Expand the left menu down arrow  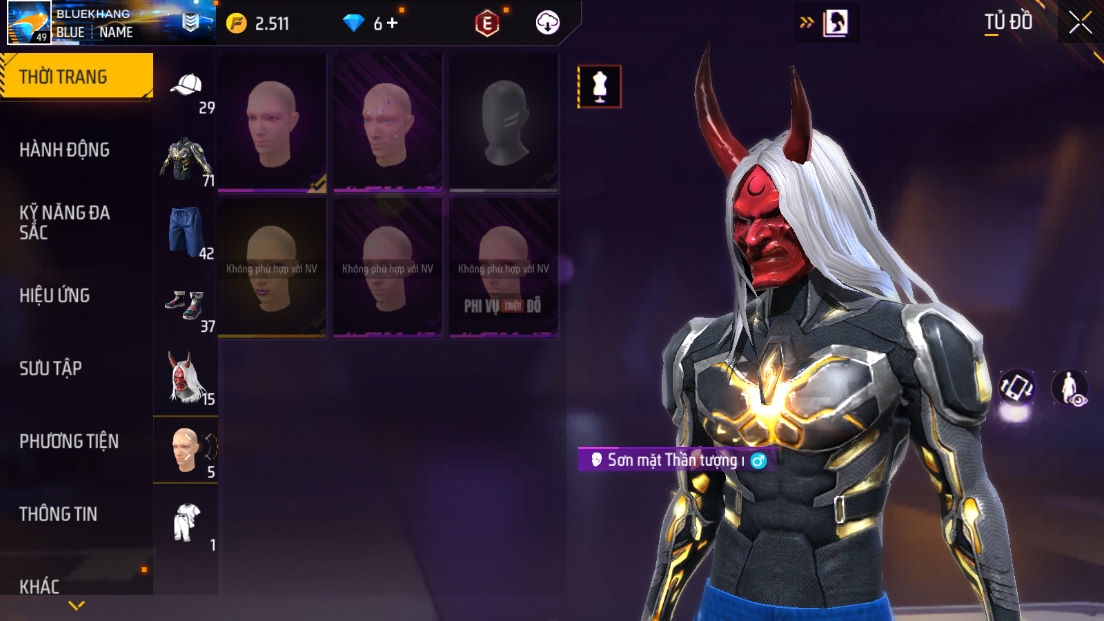[x=76, y=606]
